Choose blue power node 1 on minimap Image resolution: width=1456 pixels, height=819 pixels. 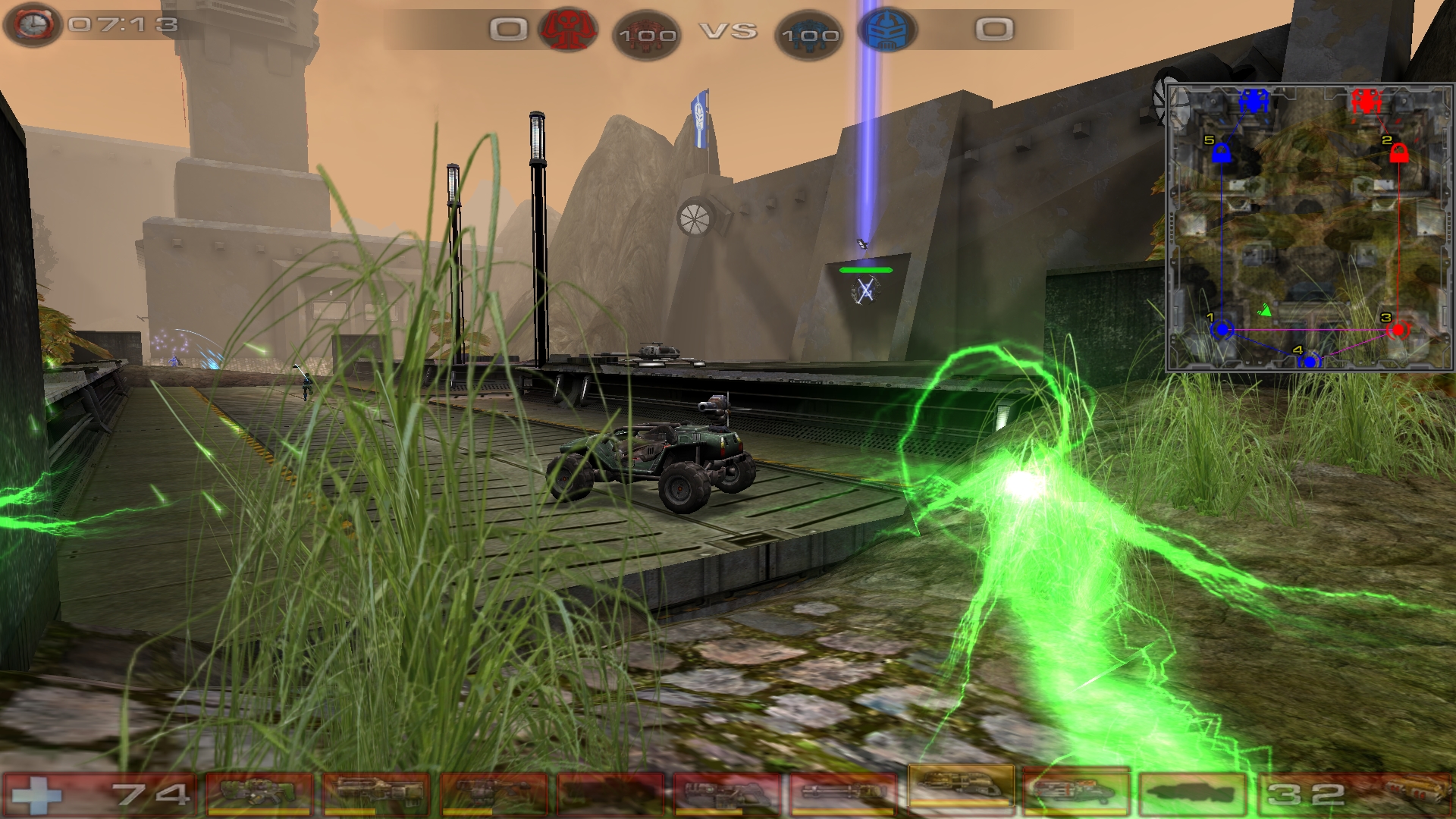[1222, 330]
